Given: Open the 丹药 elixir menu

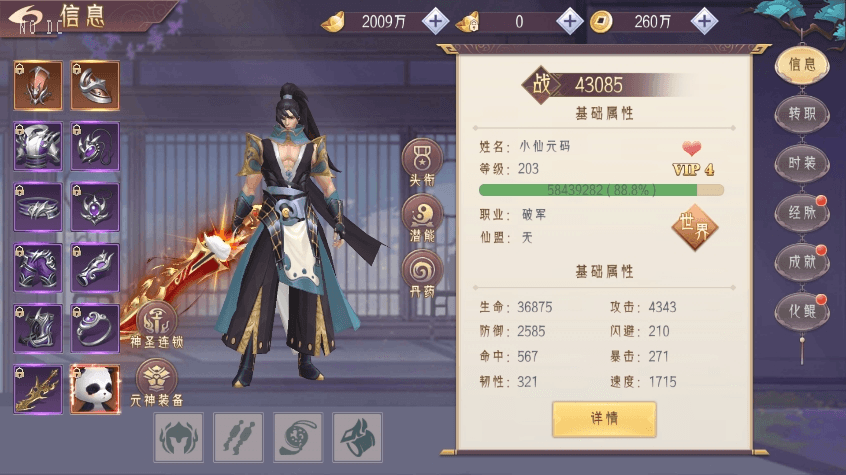Looking at the screenshot, I should click(421, 272).
